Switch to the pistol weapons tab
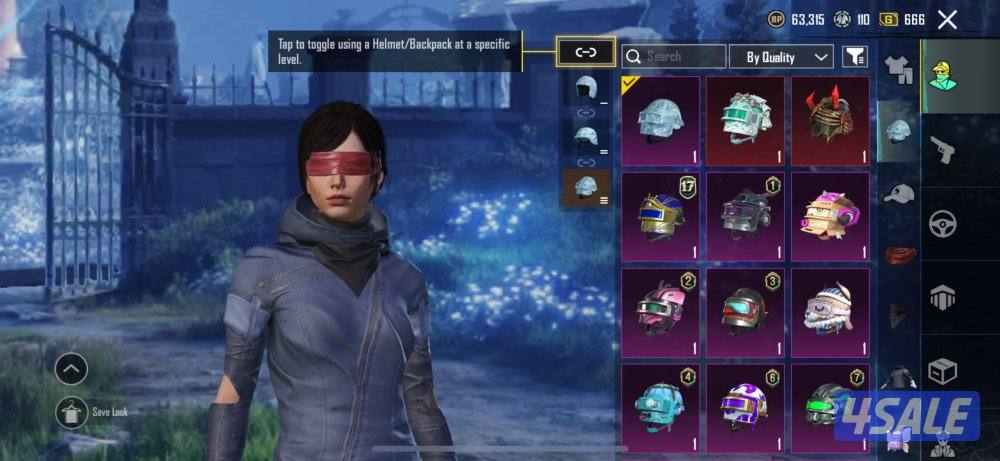Viewport: 1000px width, 461px height. 943,149
